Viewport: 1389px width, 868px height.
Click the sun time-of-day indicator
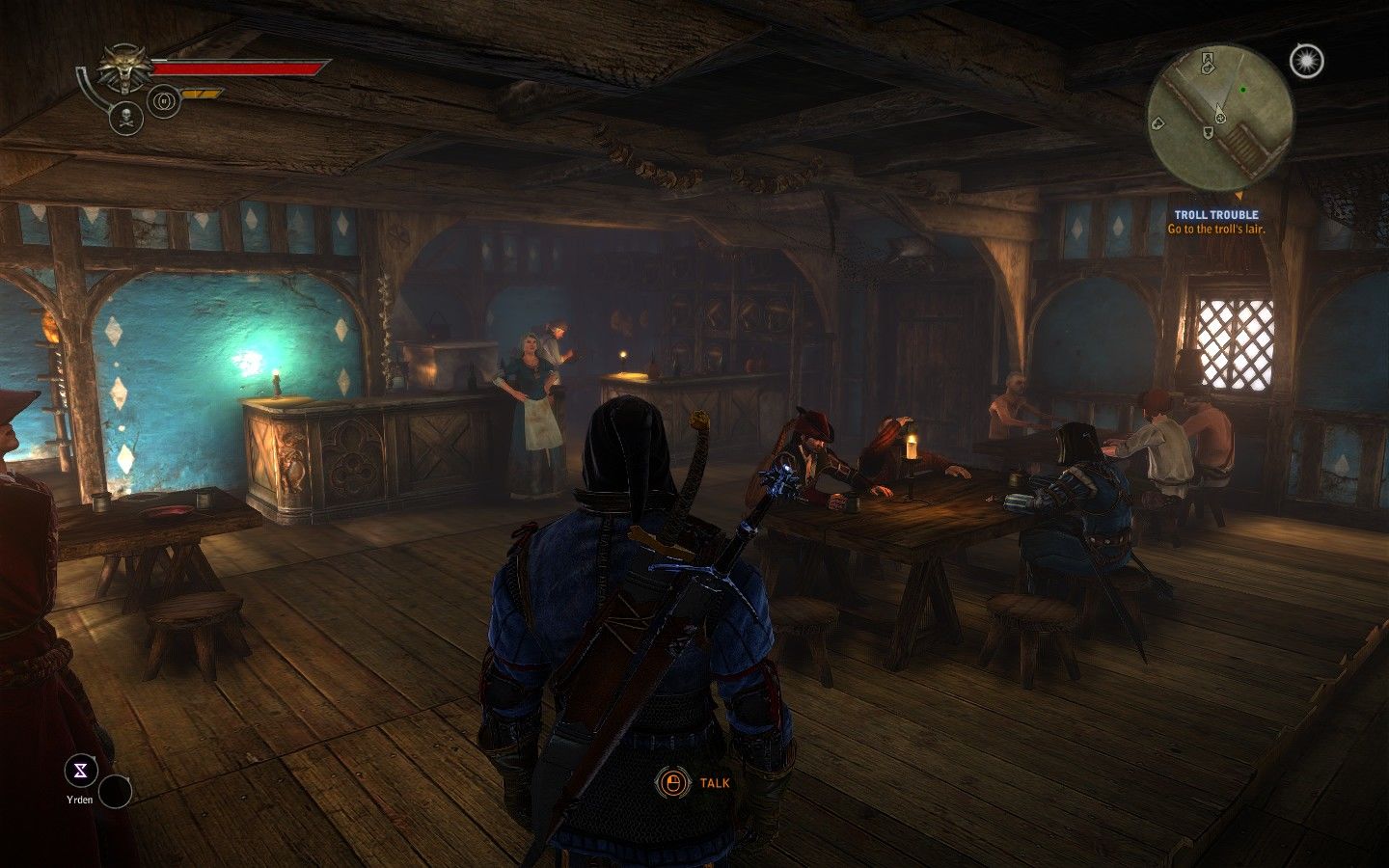[x=1307, y=62]
